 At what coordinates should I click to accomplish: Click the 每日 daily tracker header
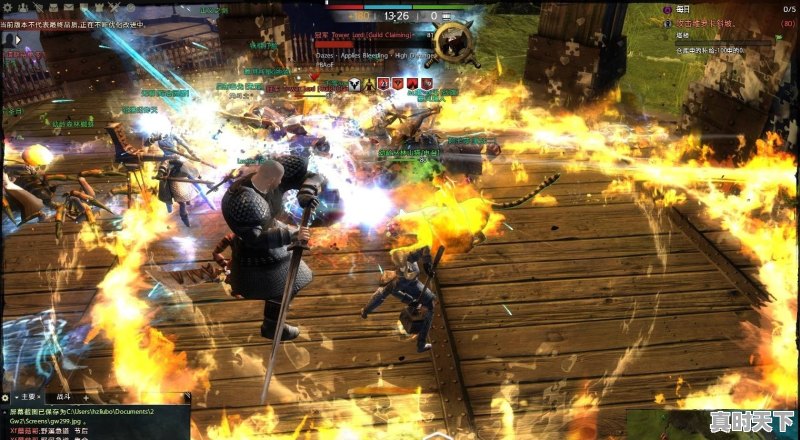(x=682, y=8)
